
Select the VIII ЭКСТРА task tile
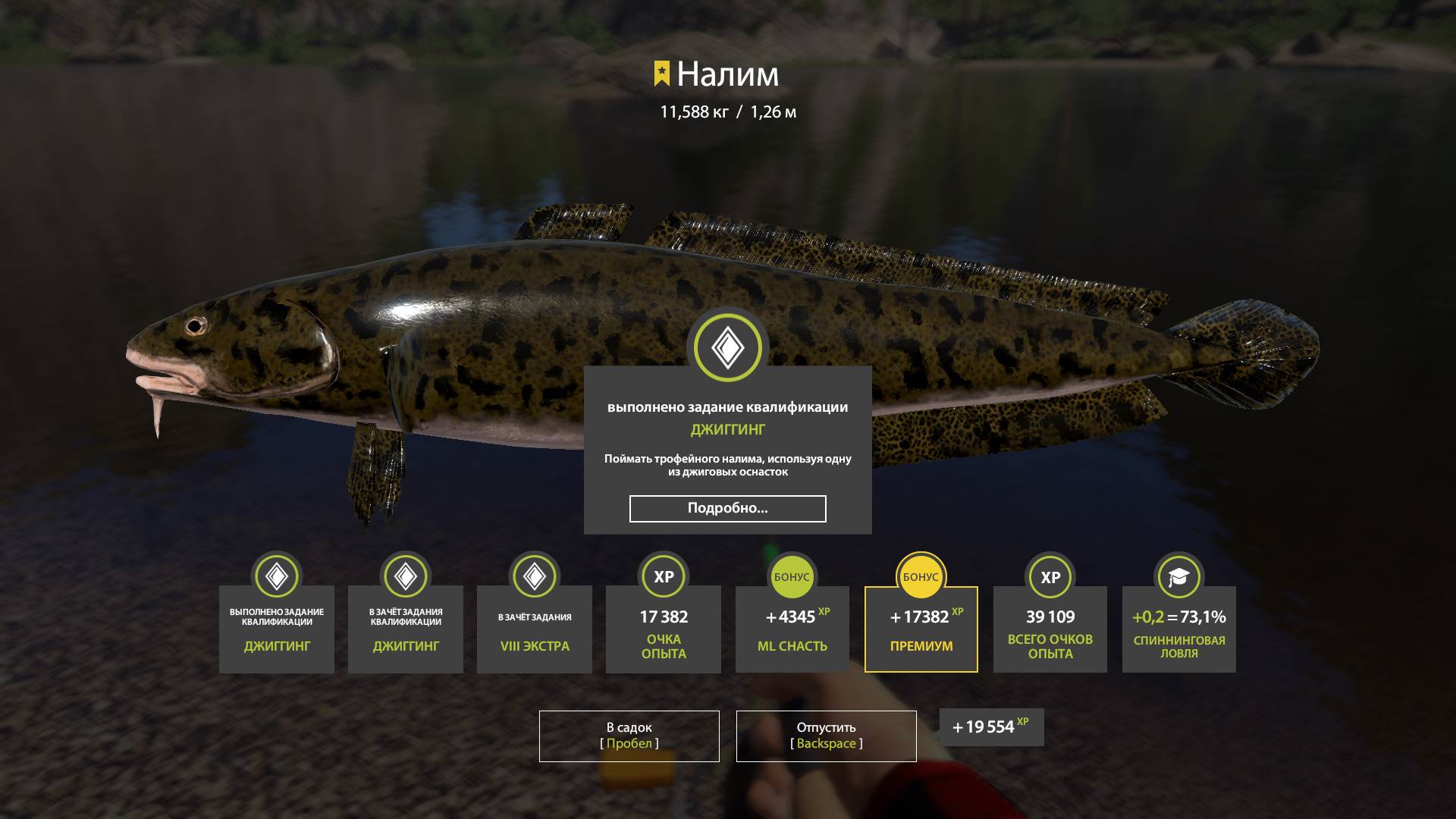(534, 629)
